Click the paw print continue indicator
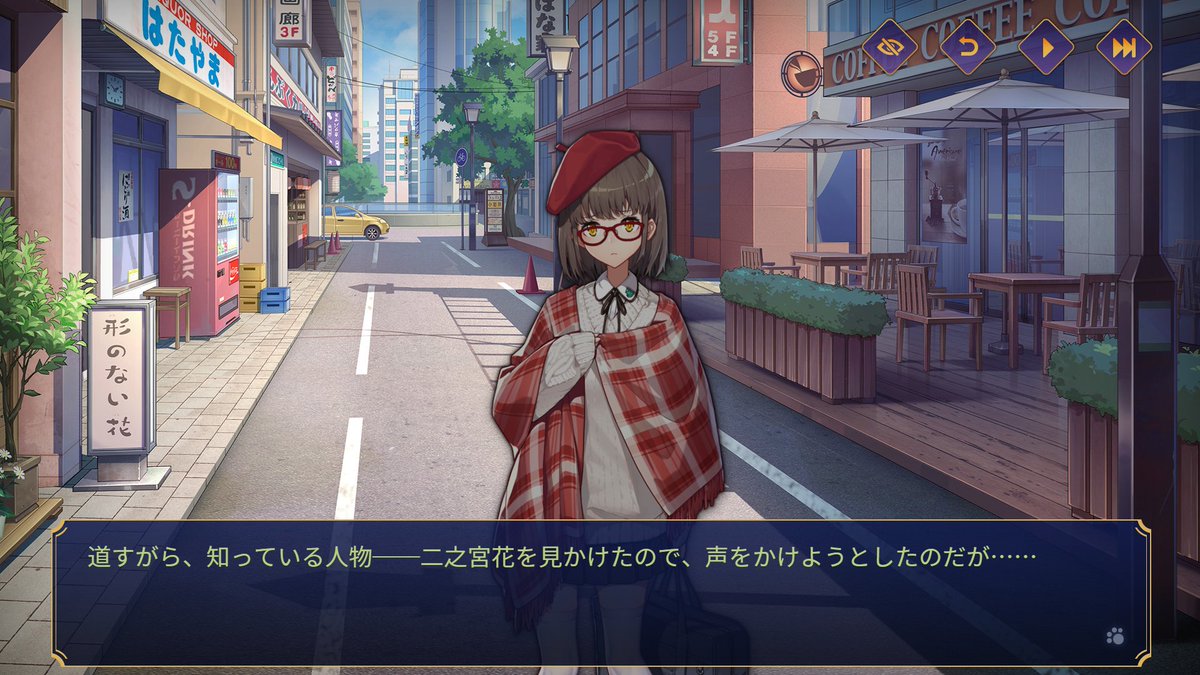This screenshot has width=1200, height=675. (x=1116, y=635)
